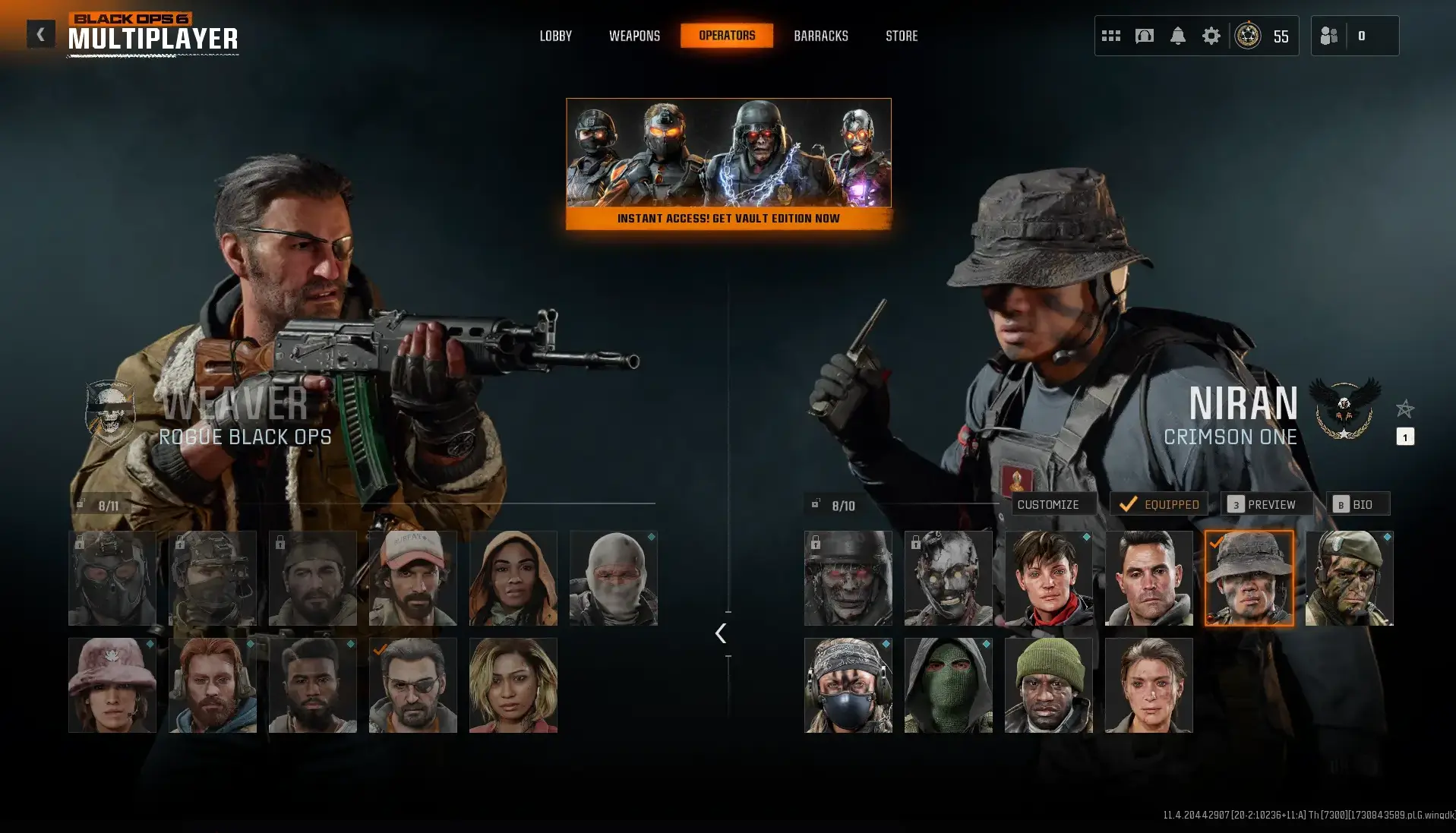Collapse the operator panel with center chevron
The image size is (1456, 833).
pos(719,633)
